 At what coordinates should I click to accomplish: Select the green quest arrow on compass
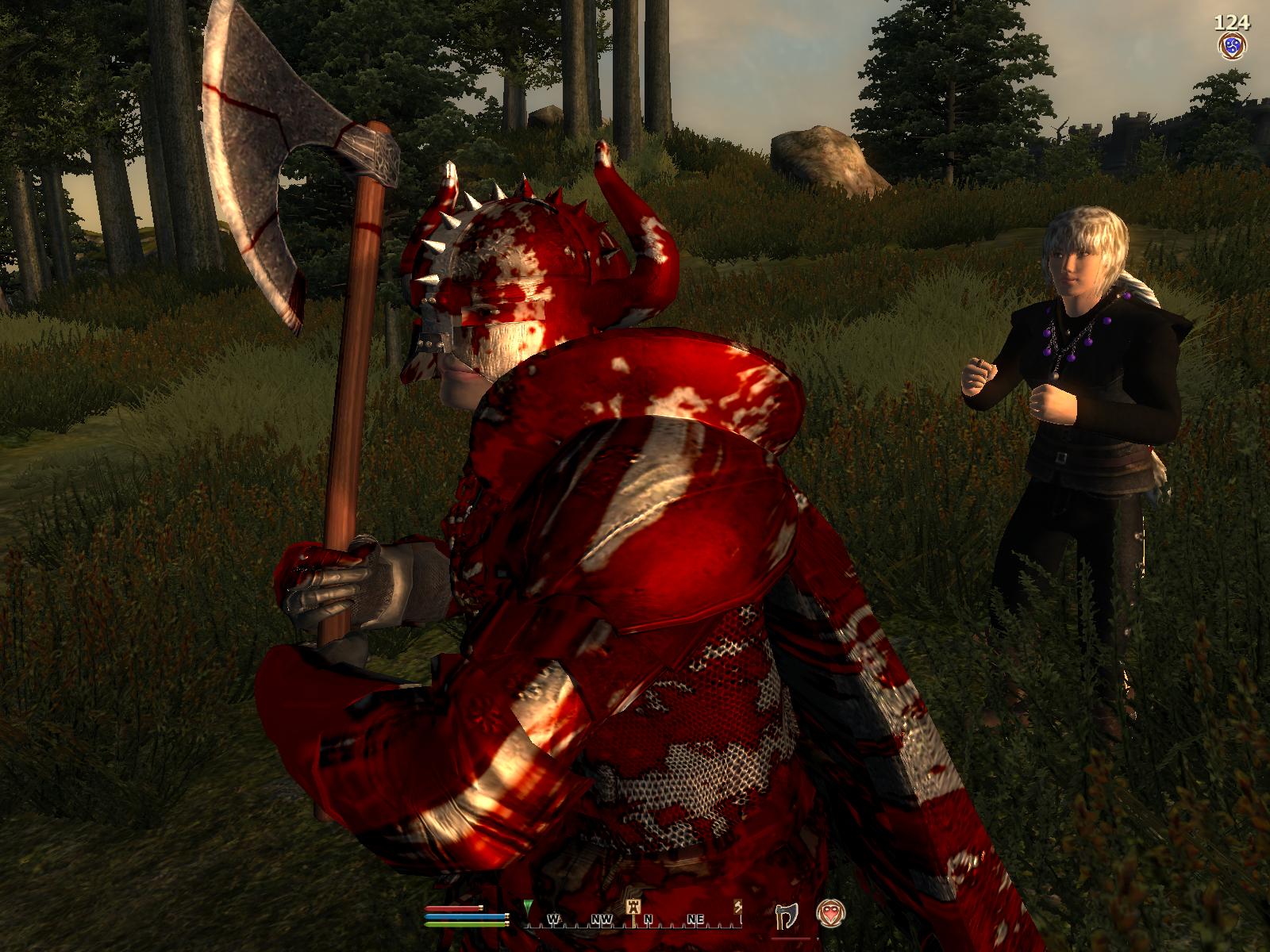coord(529,908)
